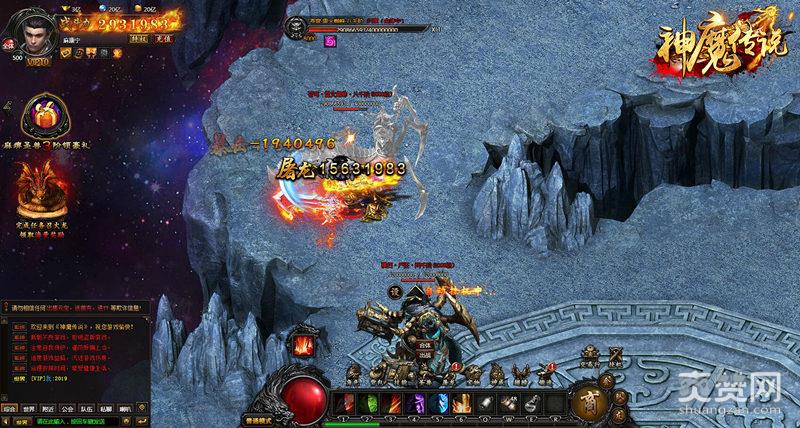Switch to the 队伍 team chat tab

[x=87, y=408]
